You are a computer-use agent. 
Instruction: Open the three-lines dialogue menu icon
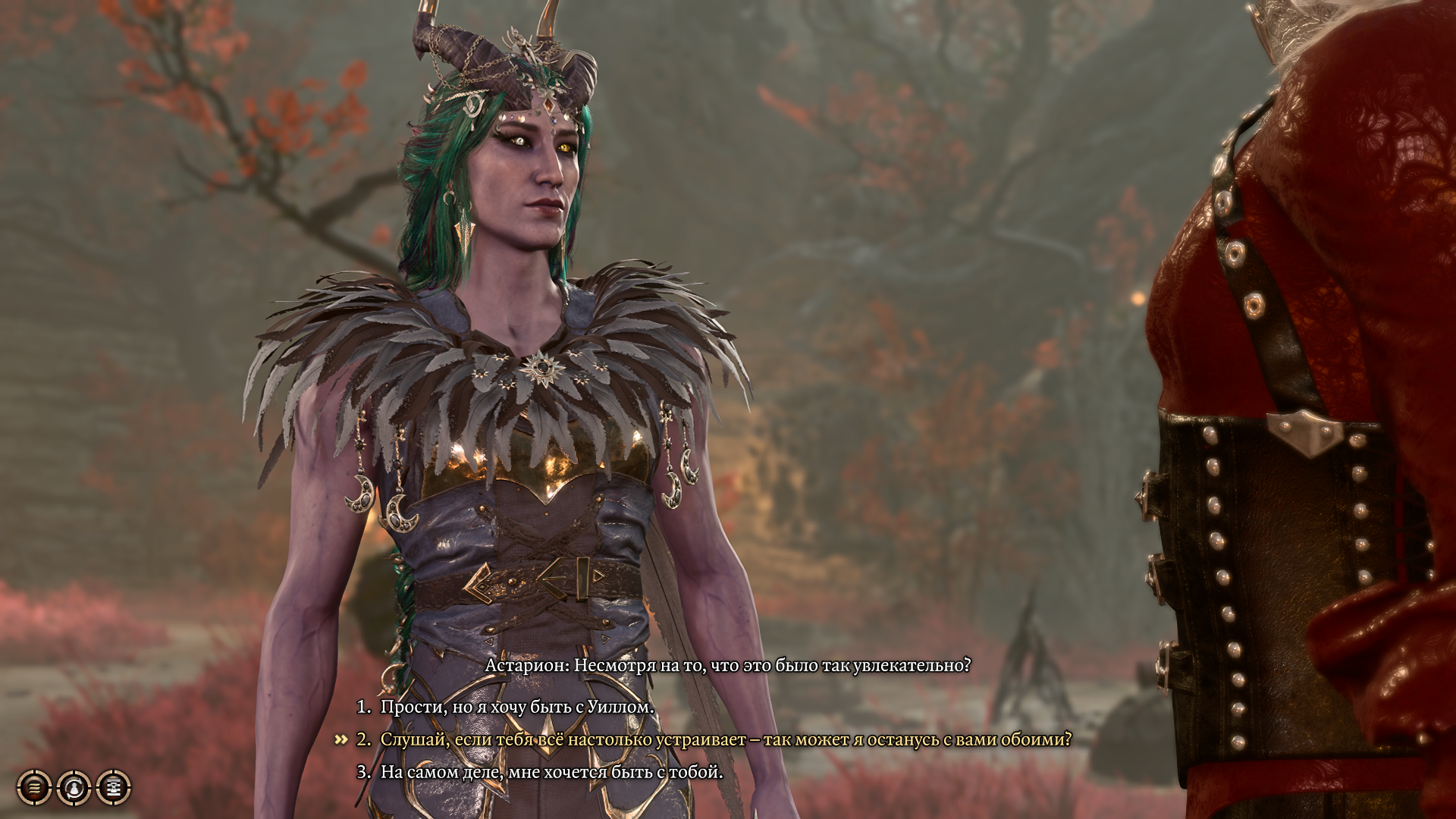coord(34,788)
